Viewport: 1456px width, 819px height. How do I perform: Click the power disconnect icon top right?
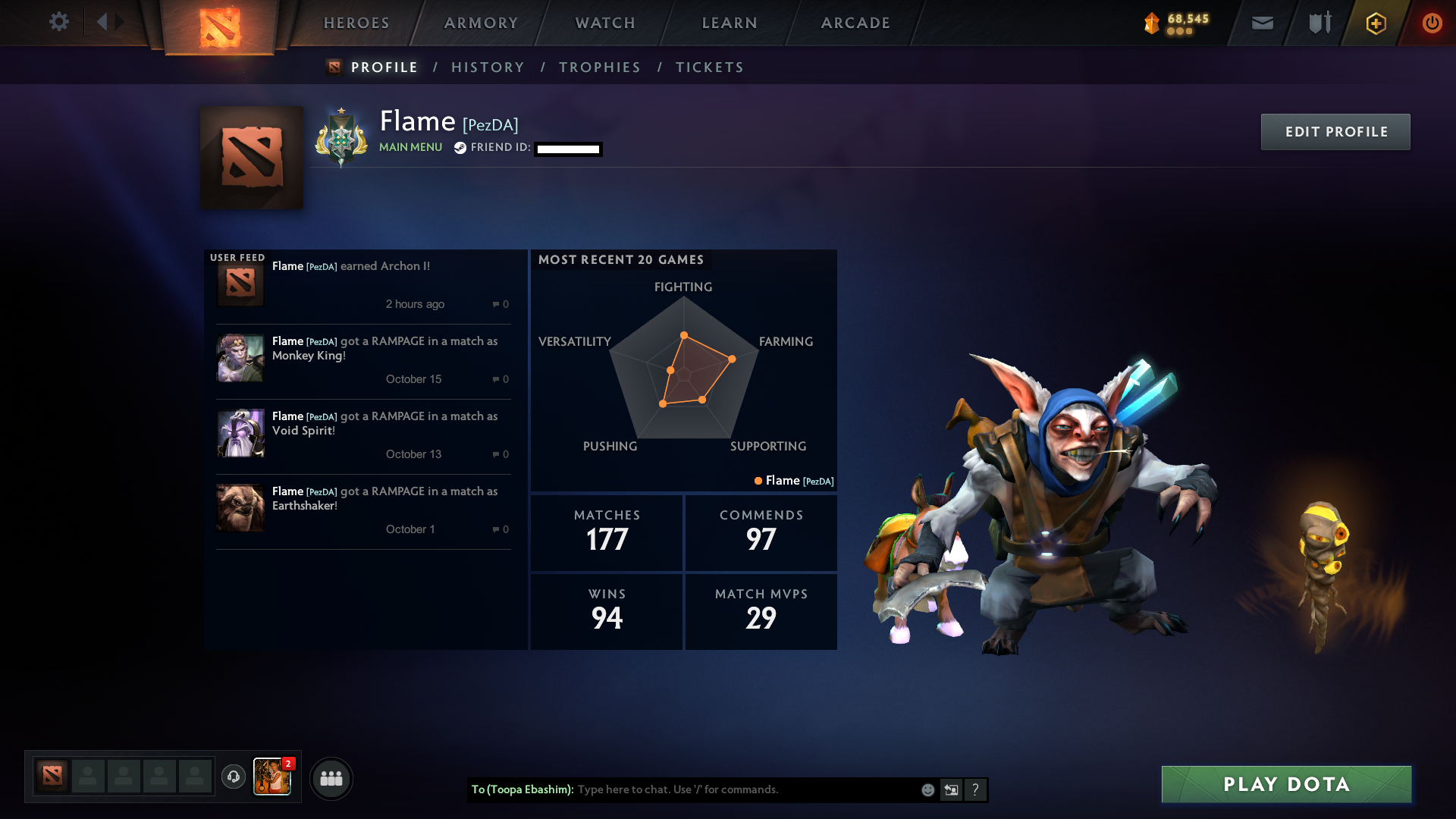(x=1432, y=23)
